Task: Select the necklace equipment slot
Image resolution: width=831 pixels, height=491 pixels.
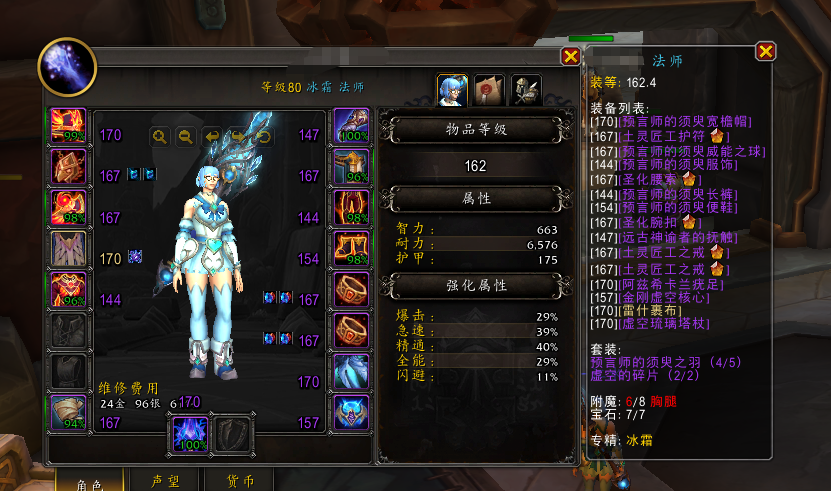Action: pos(68,167)
